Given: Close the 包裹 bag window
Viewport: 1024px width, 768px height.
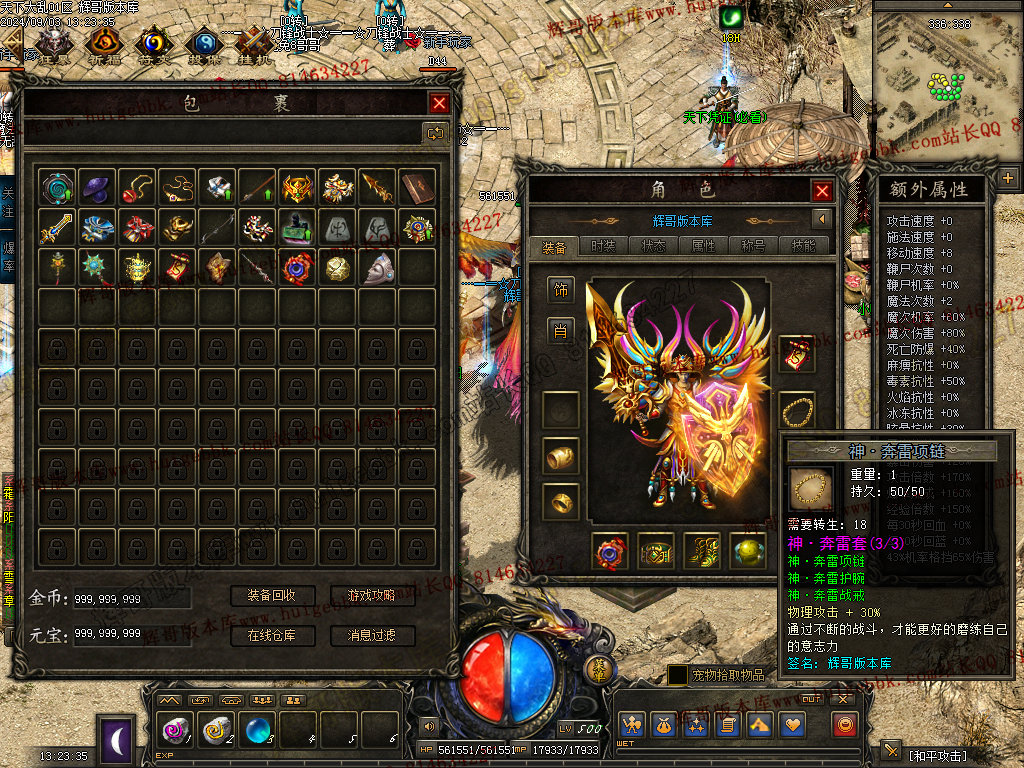Looking at the screenshot, I should [x=439, y=102].
